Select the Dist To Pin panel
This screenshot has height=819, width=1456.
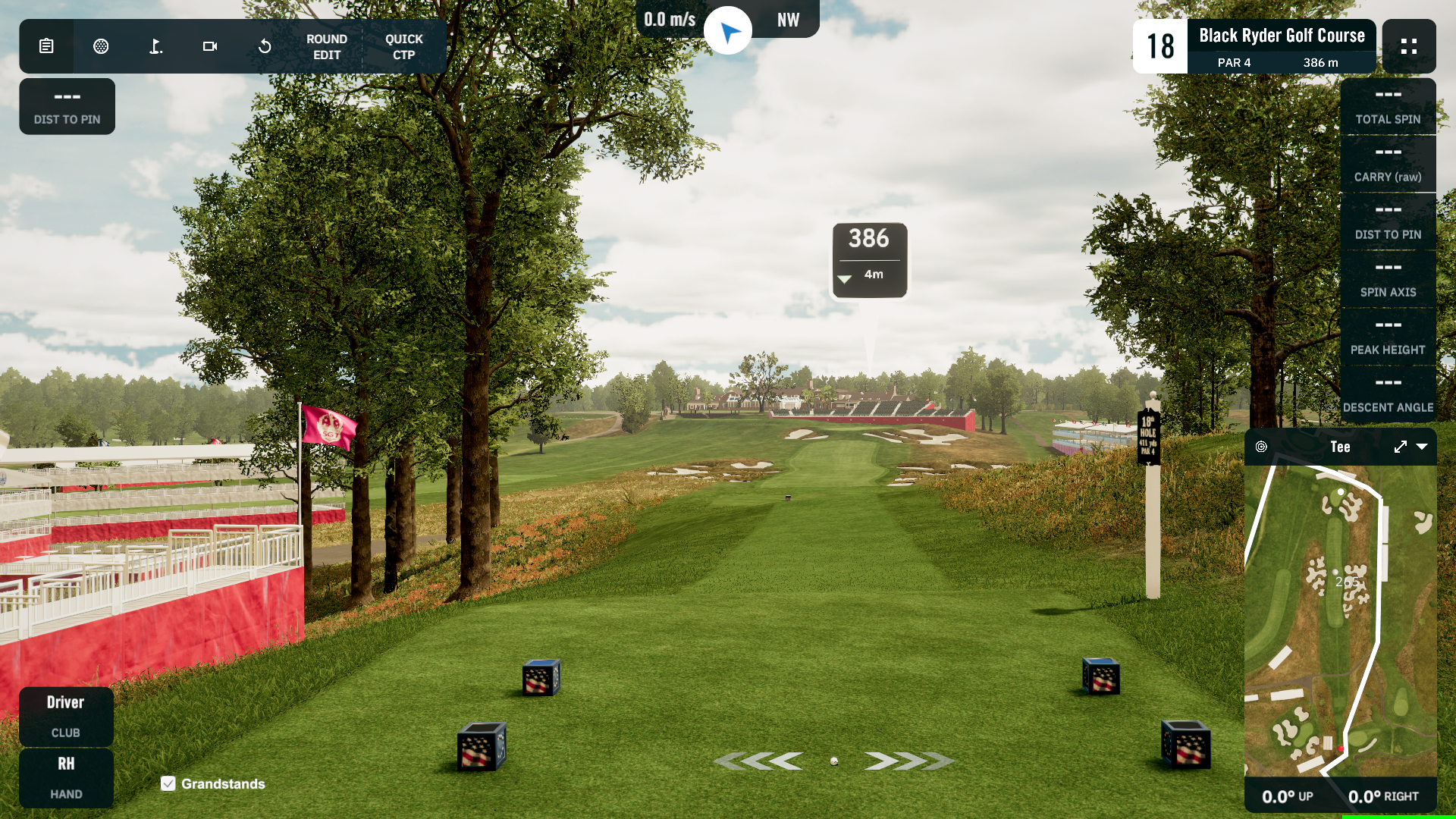point(67,106)
